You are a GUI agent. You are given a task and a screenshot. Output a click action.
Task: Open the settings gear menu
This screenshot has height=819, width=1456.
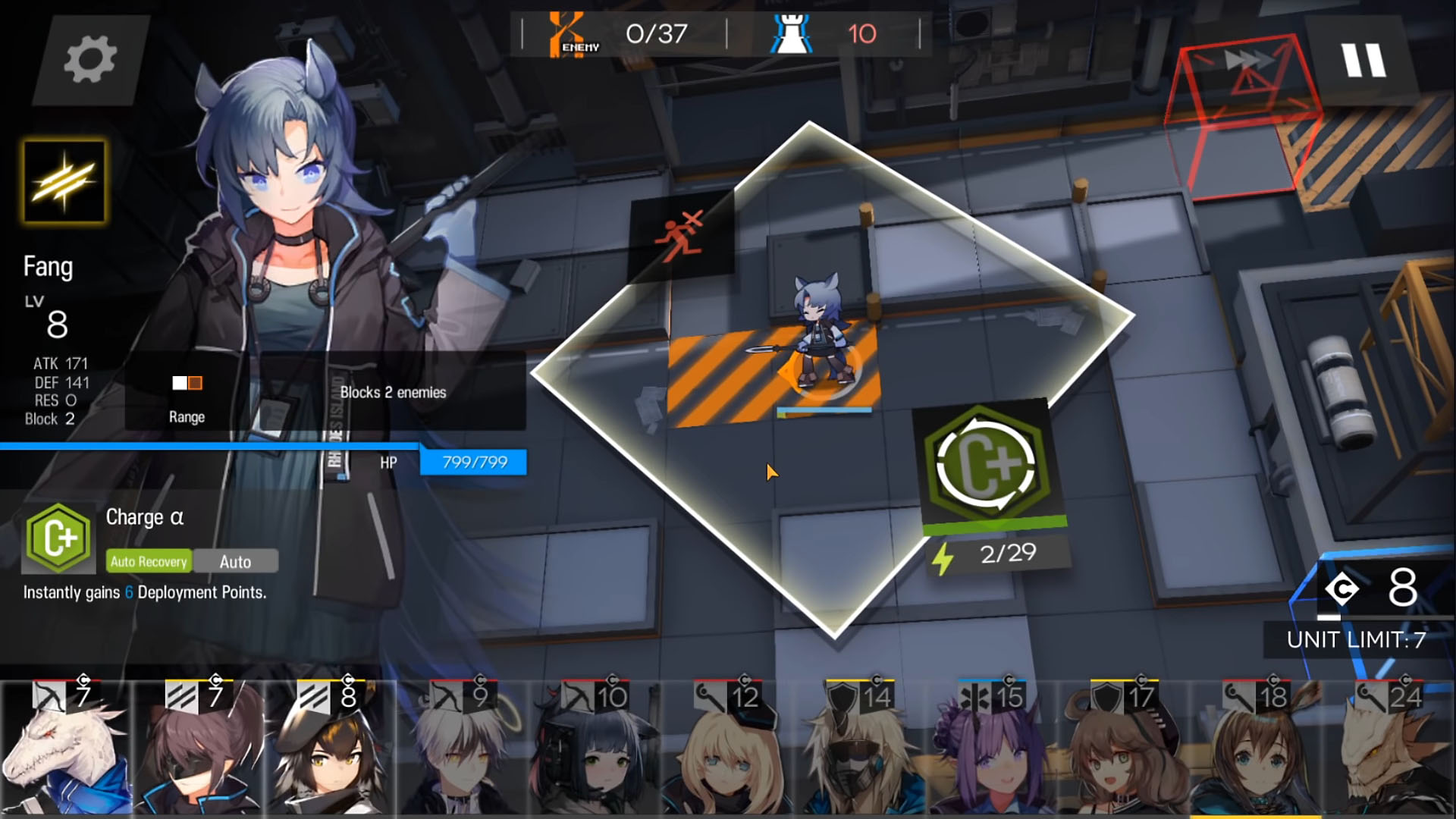[89, 60]
